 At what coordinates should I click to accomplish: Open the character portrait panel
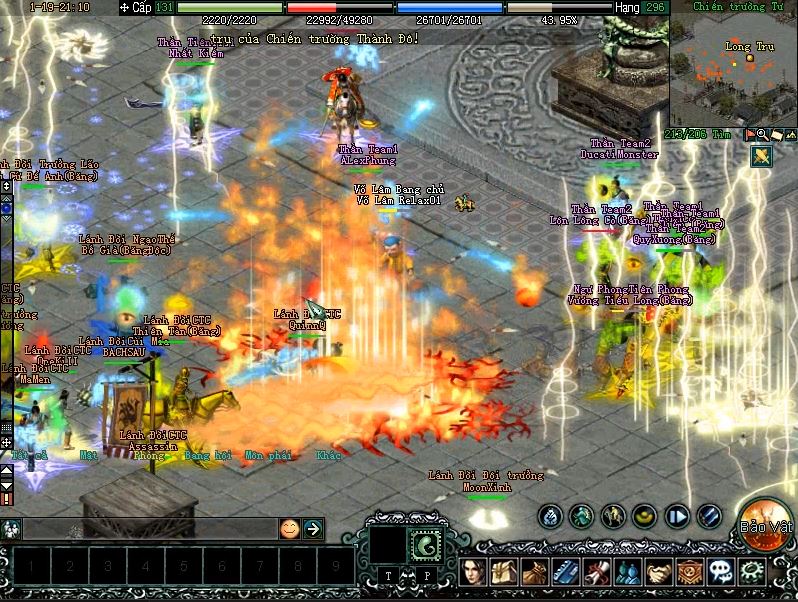[x=474, y=572]
